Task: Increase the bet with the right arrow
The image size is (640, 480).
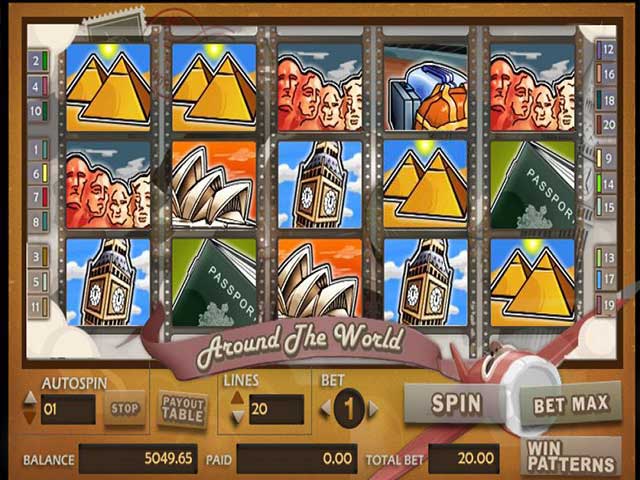Action: coord(373,408)
